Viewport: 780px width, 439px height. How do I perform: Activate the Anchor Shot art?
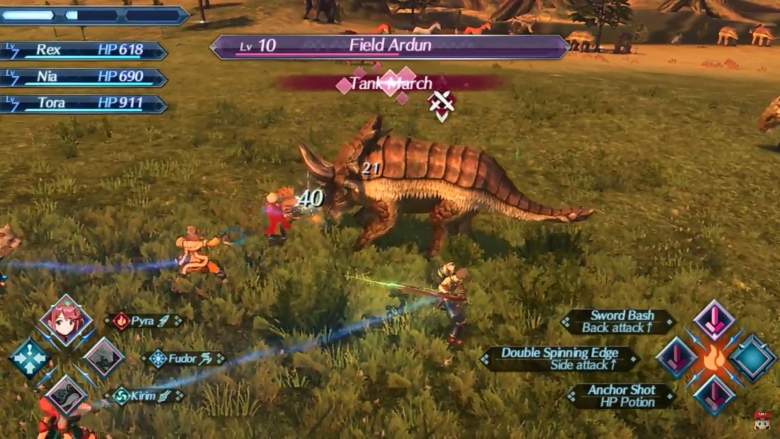point(622,395)
